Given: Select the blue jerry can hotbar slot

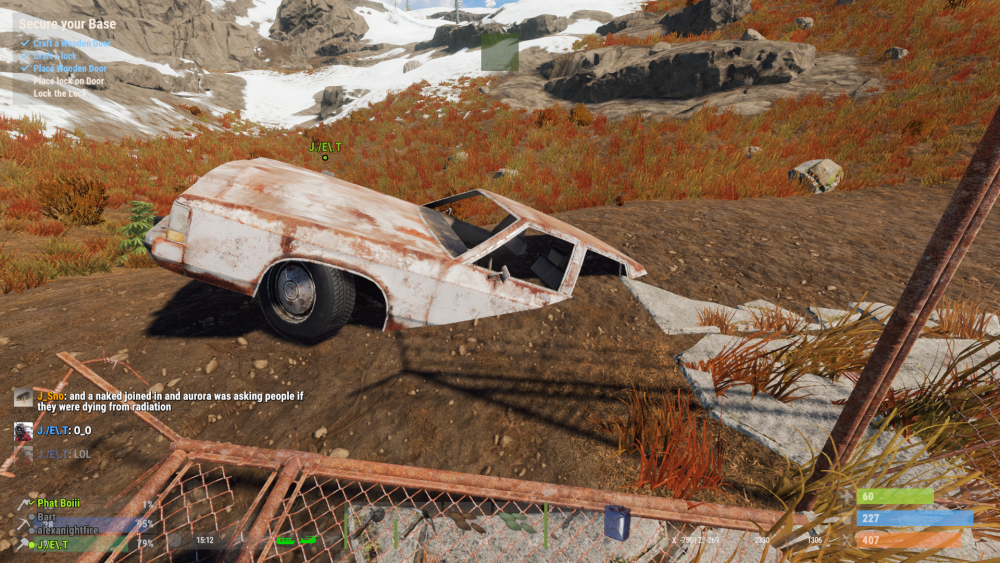Looking at the screenshot, I should coord(617,523).
